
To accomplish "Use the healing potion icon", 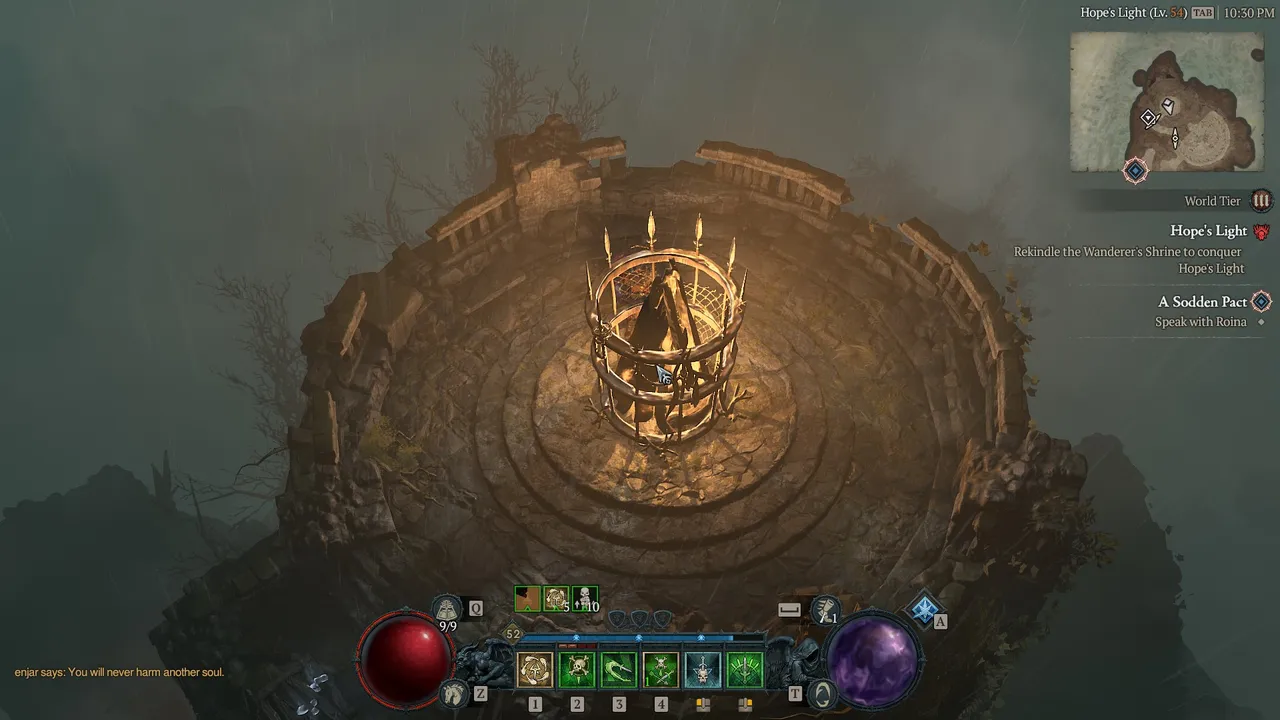I will [x=447, y=609].
